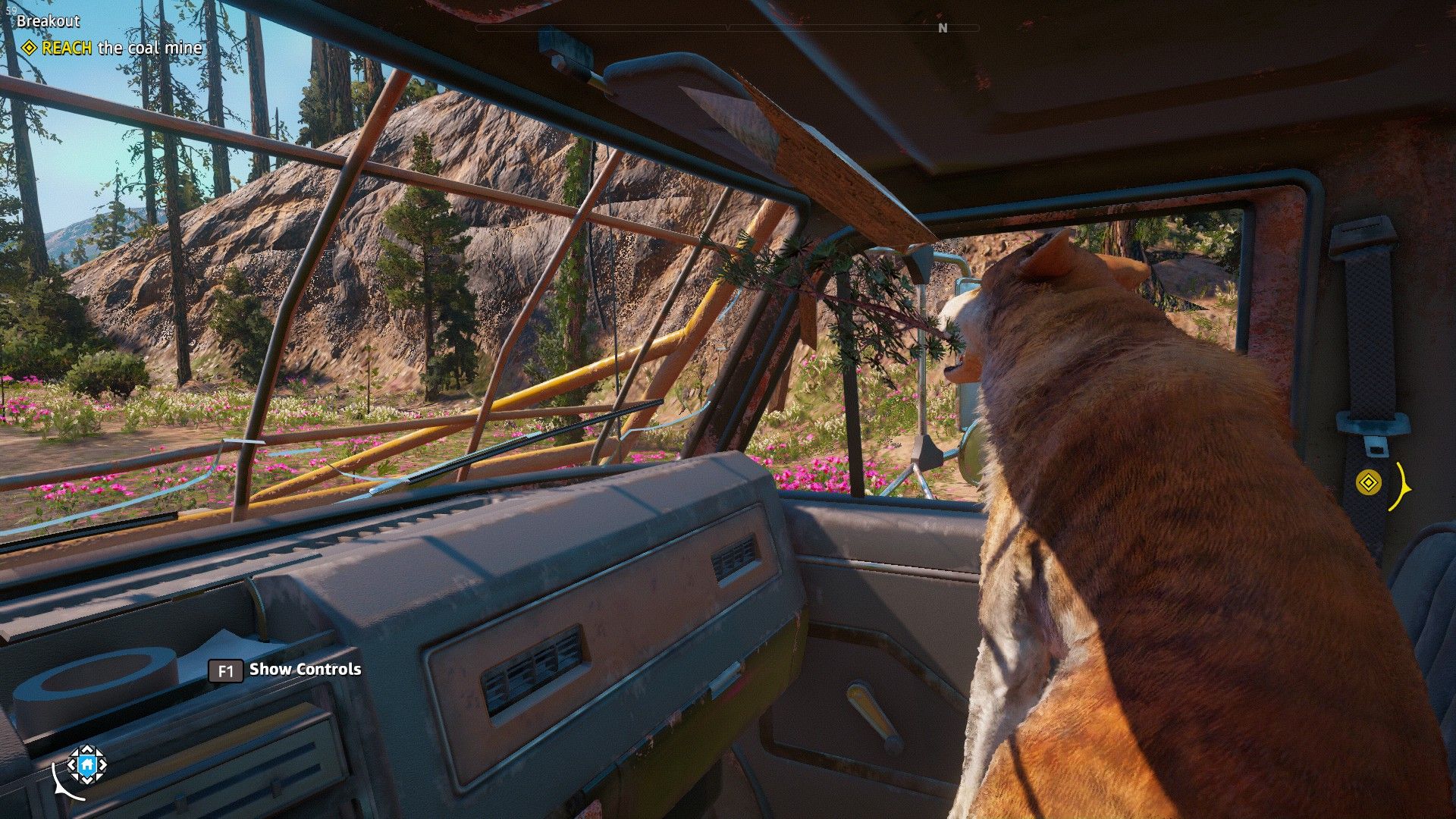Click the chevron bracket around the waypoint marker
Viewport: 1456px width, 819px height.
(x=1403, y=488)
